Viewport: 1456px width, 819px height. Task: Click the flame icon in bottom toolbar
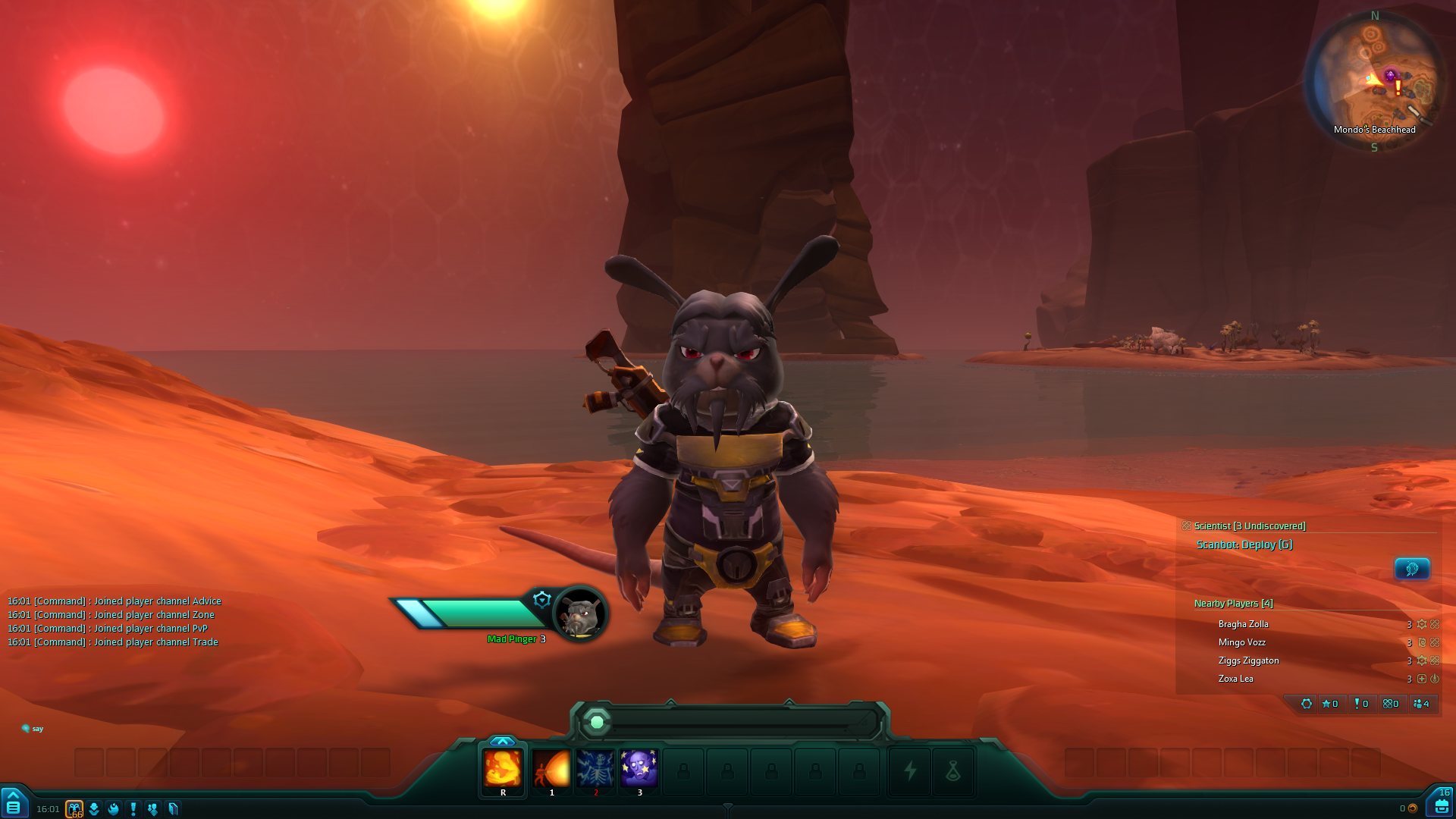coord(114,809)
